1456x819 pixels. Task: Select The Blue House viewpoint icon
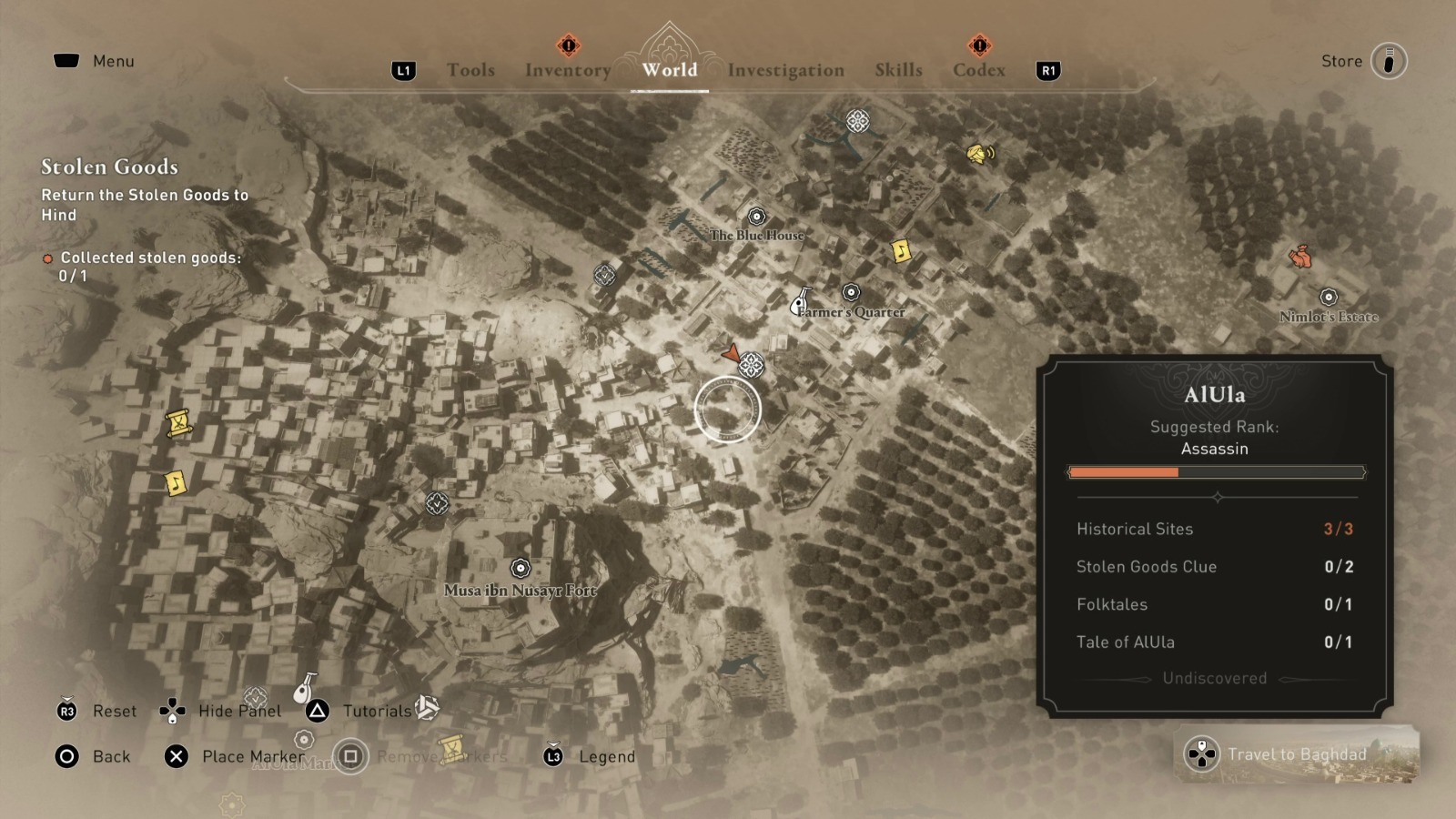(x=756, y=218)
